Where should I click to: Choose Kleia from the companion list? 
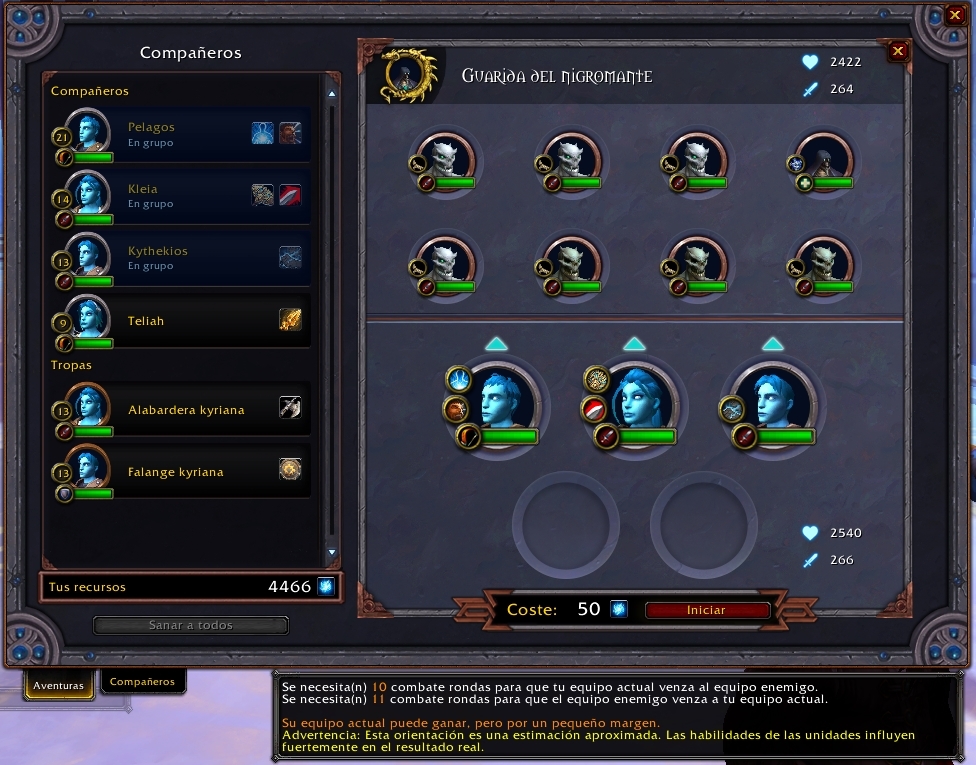coord(180,196)
